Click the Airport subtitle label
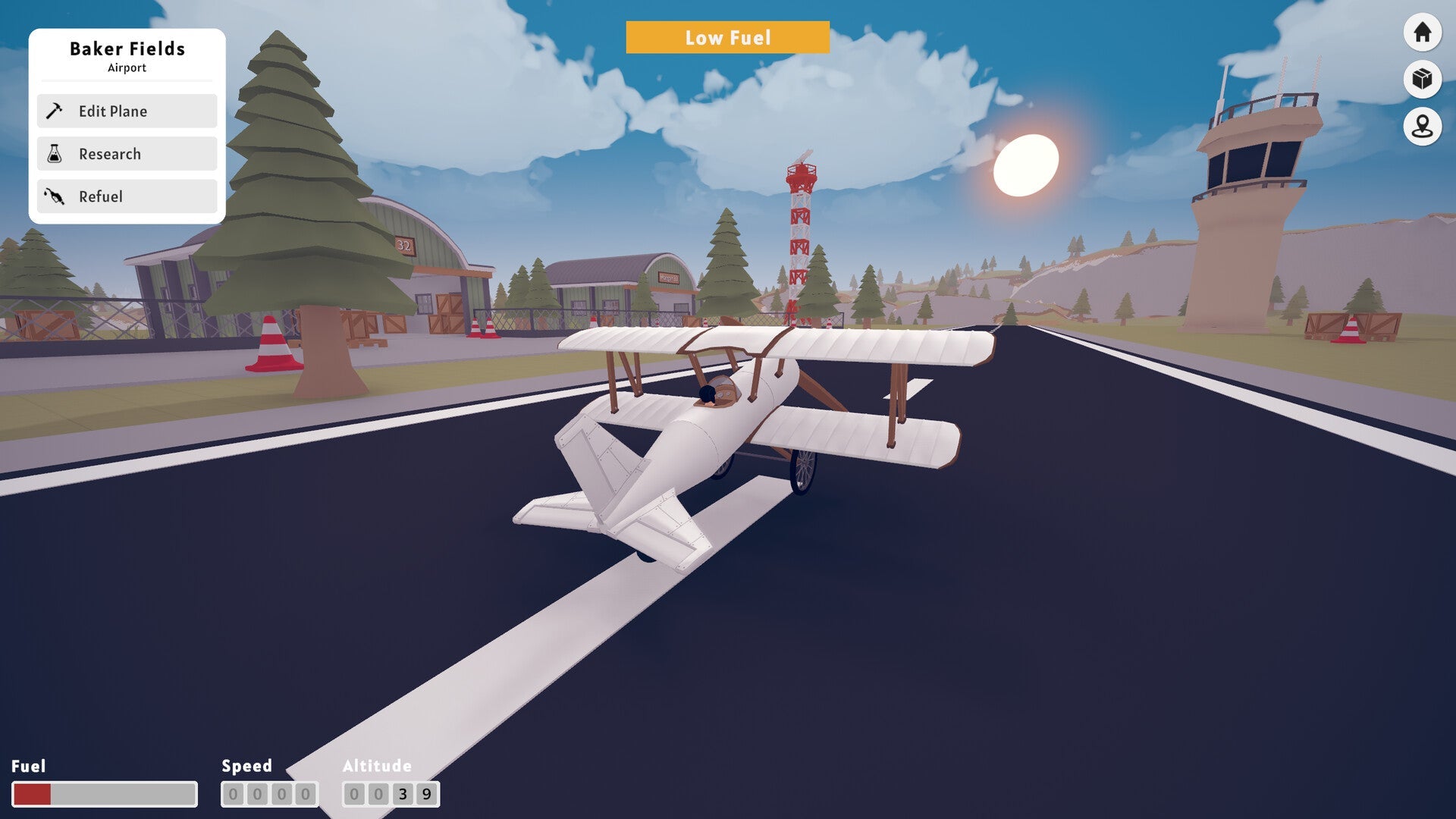Image resolution: width=1456 pixels, height=819 pixels. click(127, 67)
